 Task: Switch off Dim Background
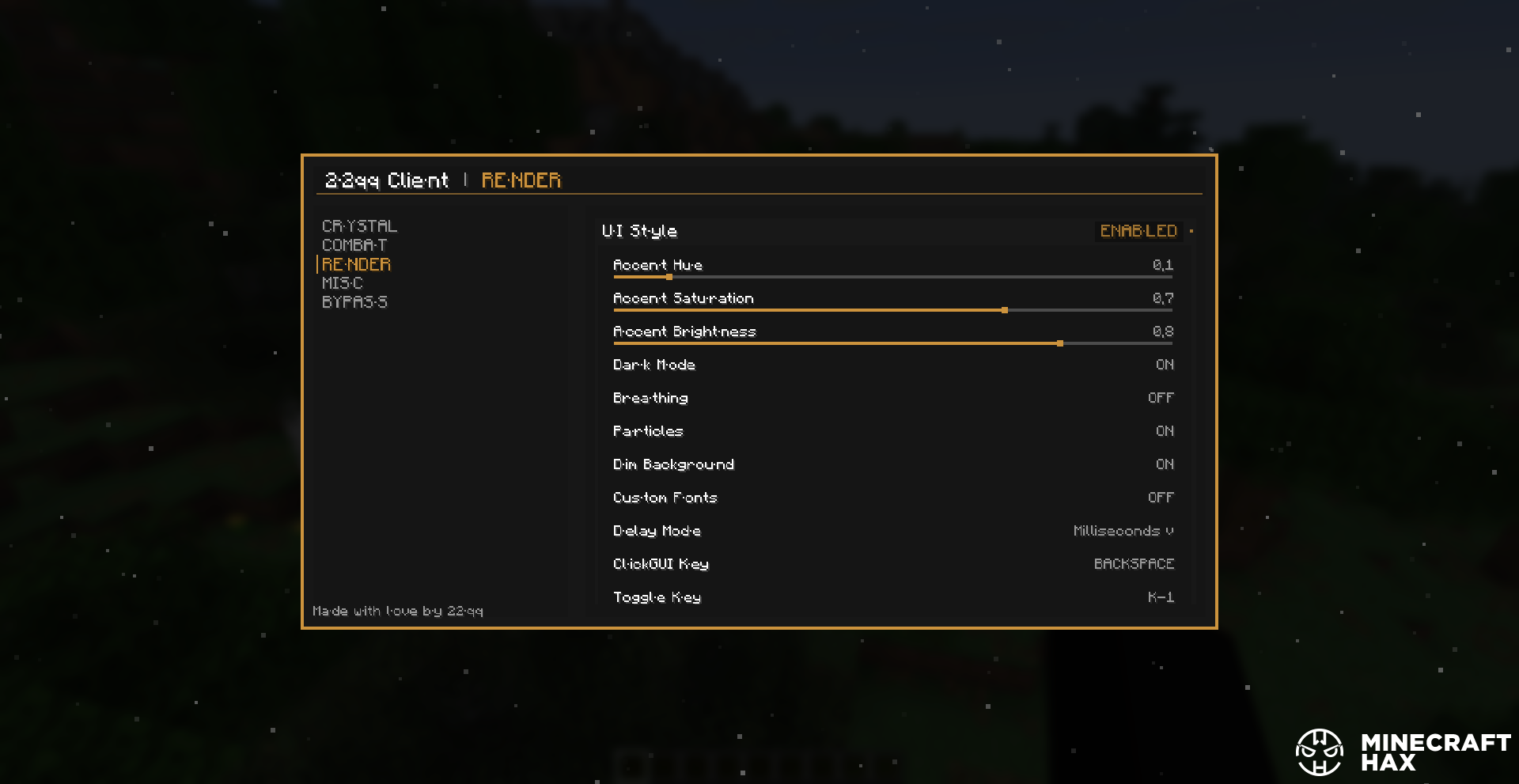pos(1165,464)
